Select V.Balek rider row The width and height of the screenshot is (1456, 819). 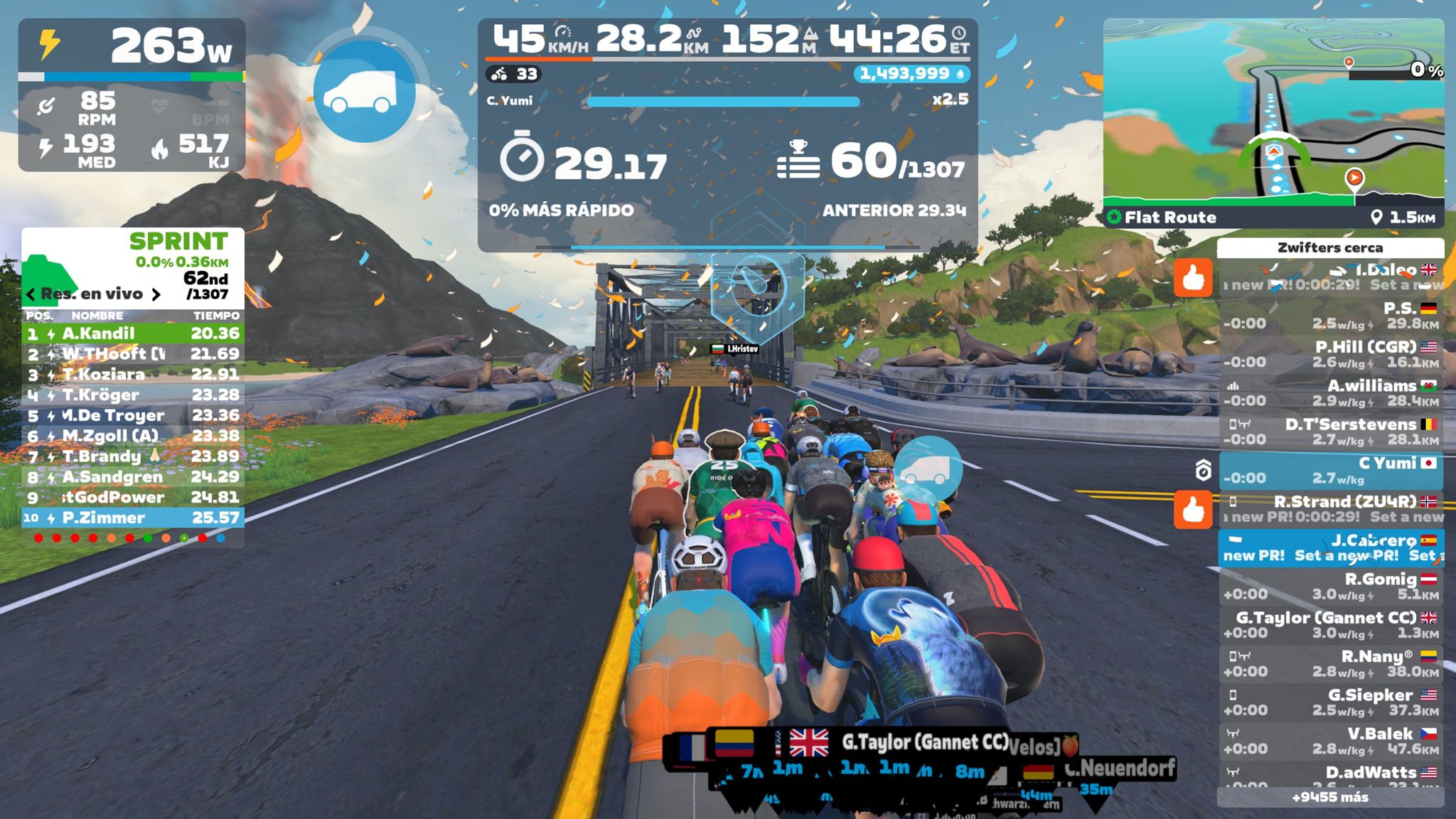[1329, 741]
